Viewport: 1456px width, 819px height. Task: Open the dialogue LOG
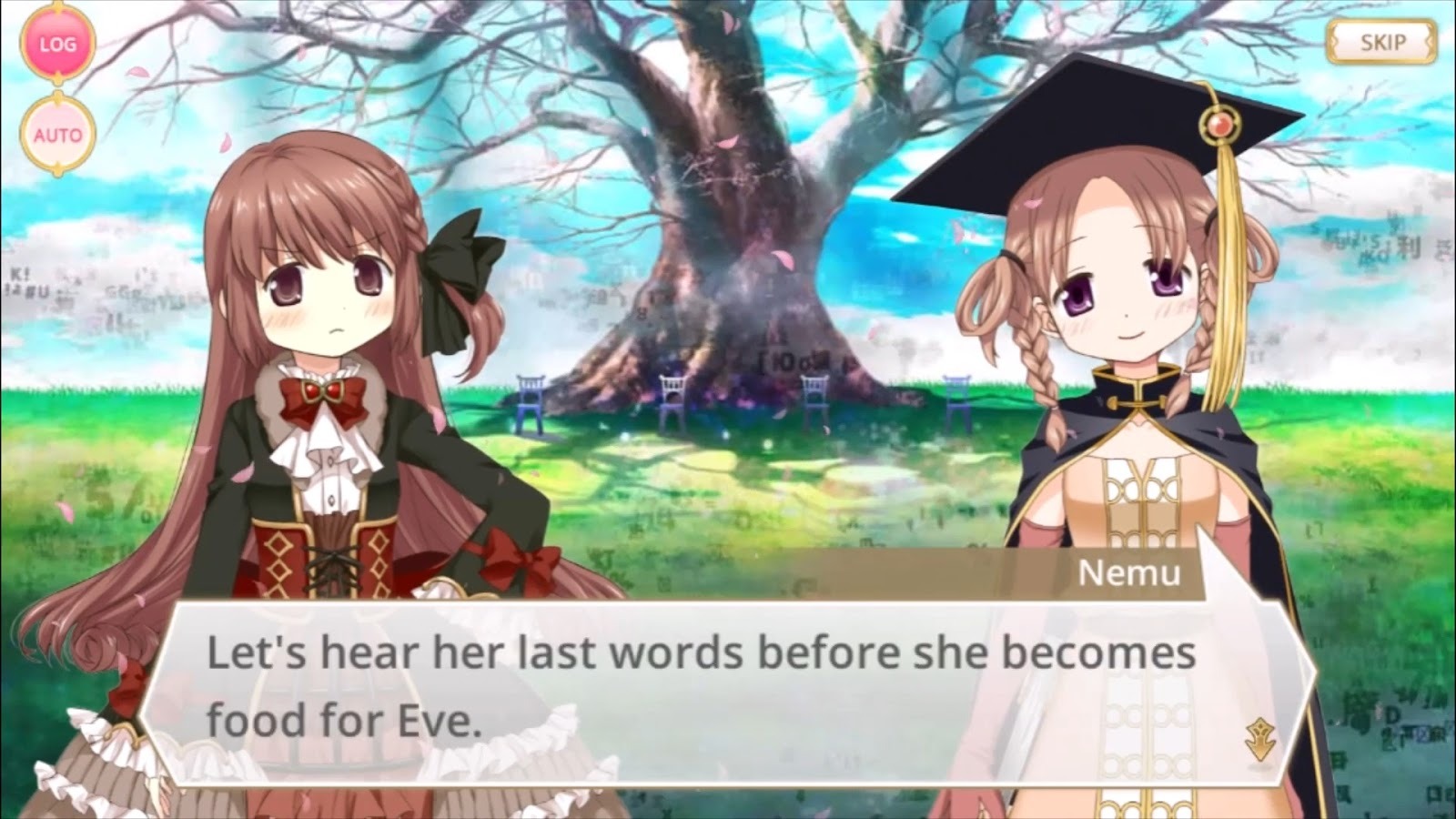[57, 44]
